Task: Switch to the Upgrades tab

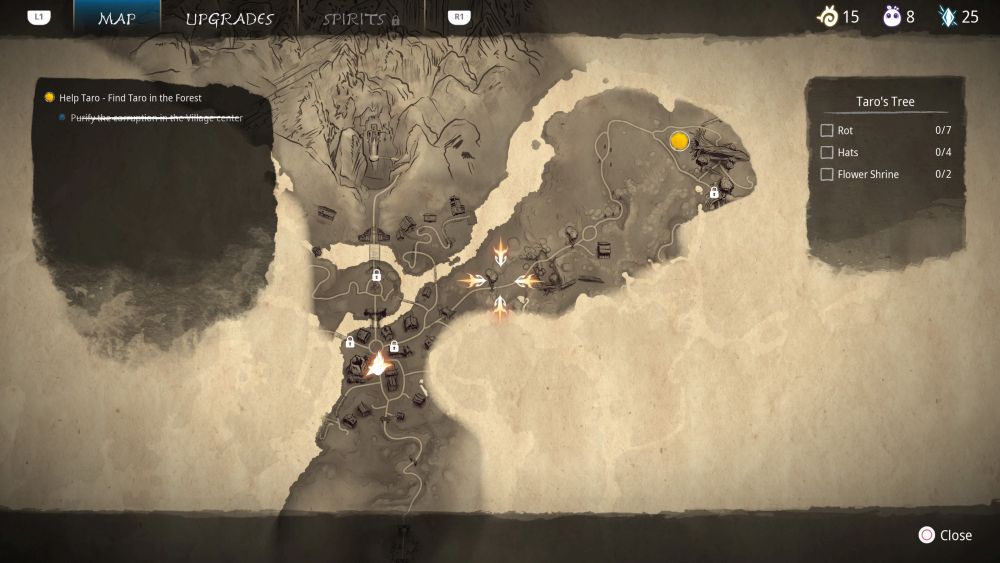Action: click(229, 19)
